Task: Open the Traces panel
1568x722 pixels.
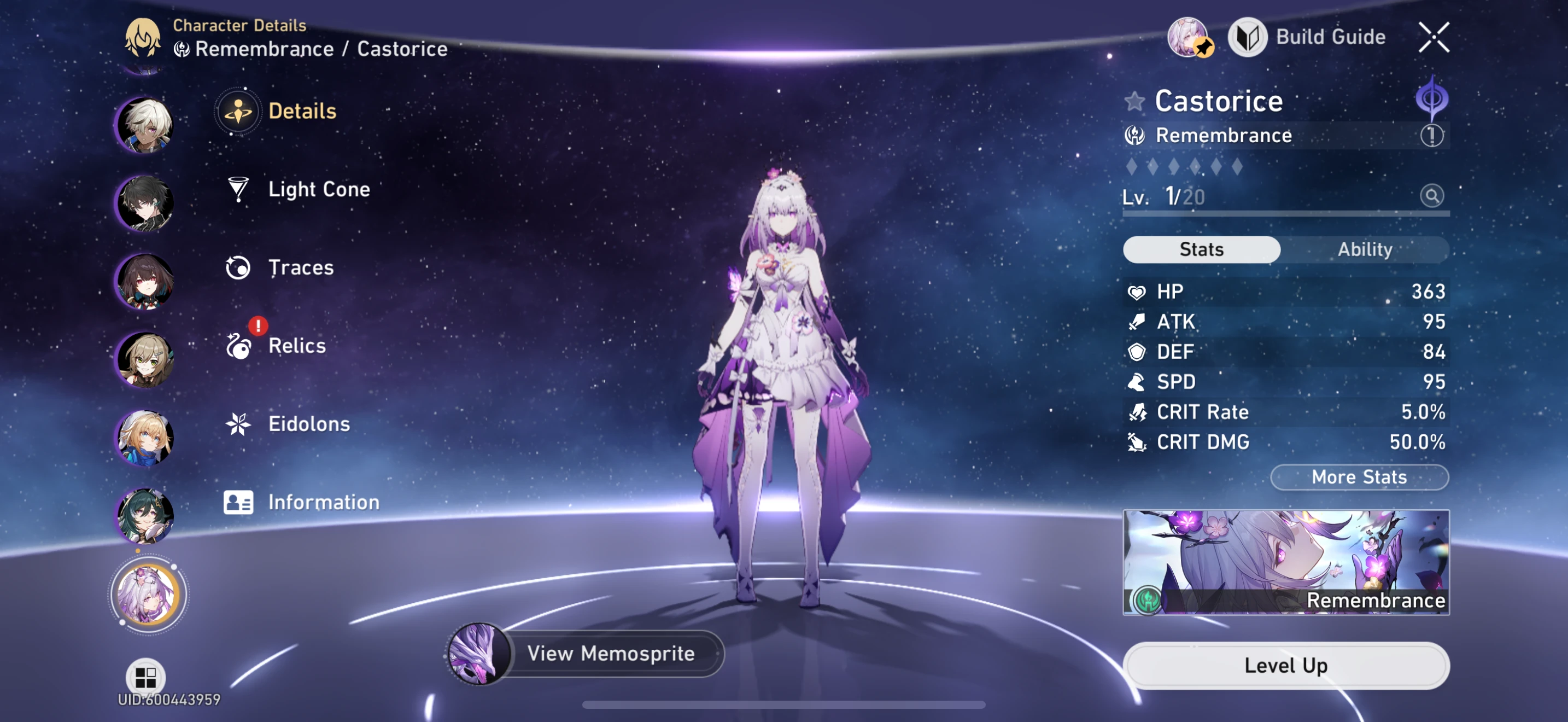Action: [x=300, y=266]
